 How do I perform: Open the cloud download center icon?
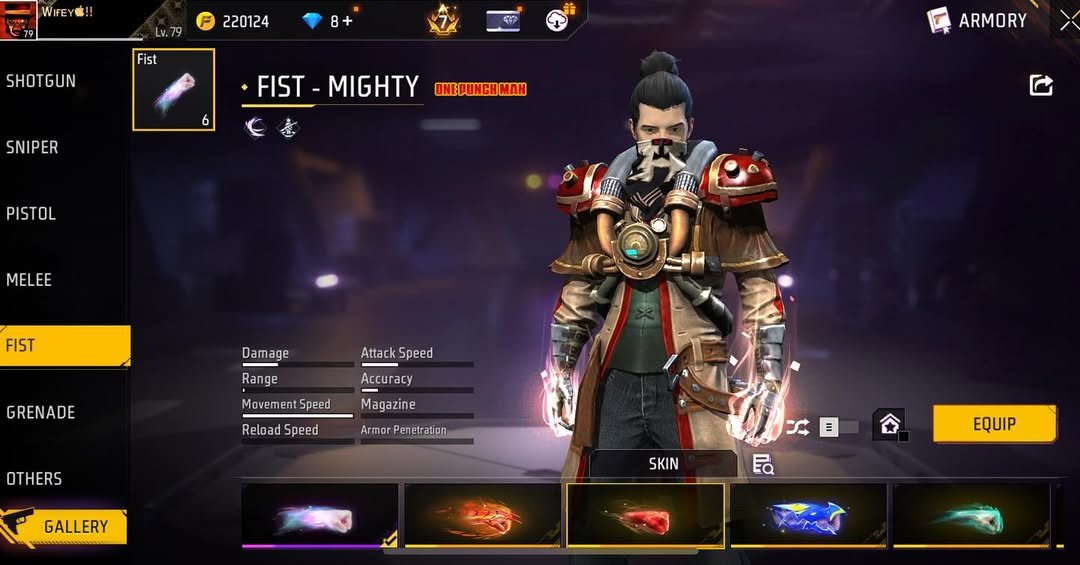point(558,20)
